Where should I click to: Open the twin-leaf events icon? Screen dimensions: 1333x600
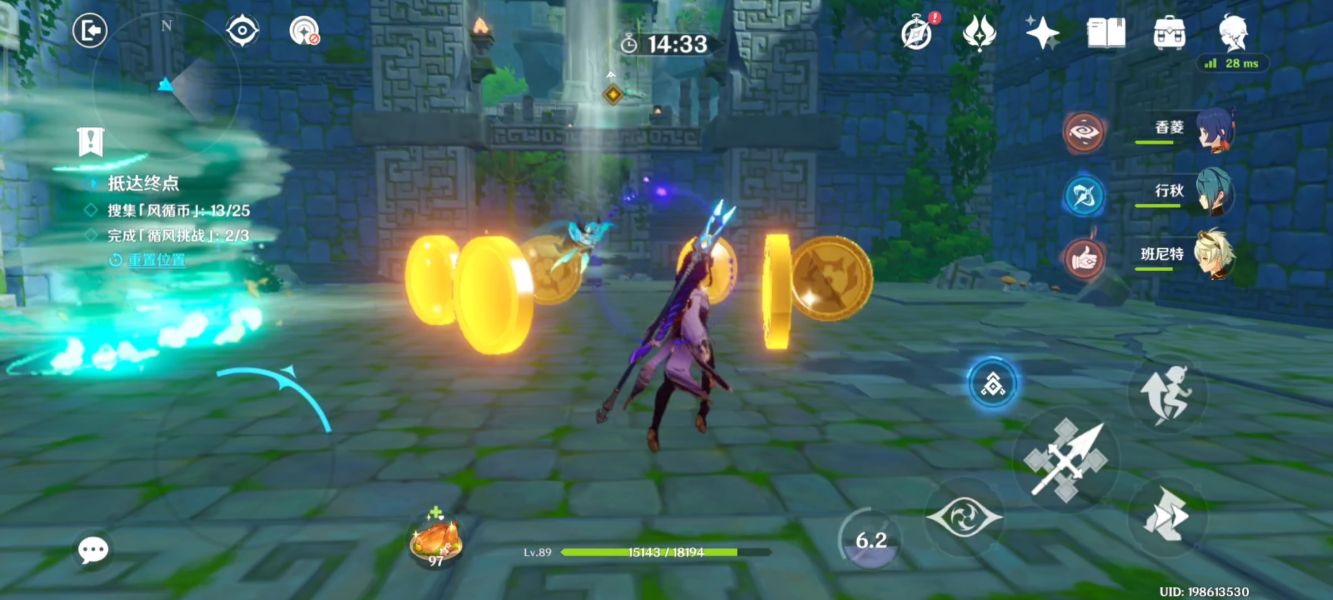(979, 32)
